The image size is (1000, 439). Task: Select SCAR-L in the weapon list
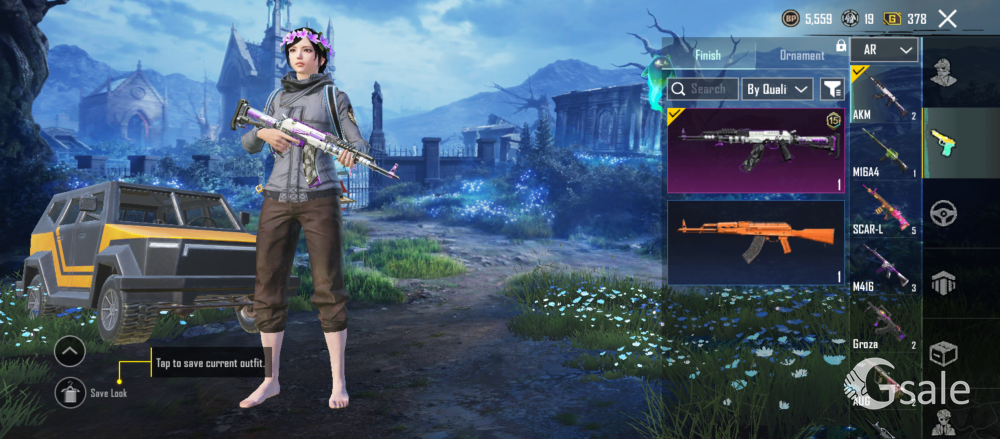(885, 208)
